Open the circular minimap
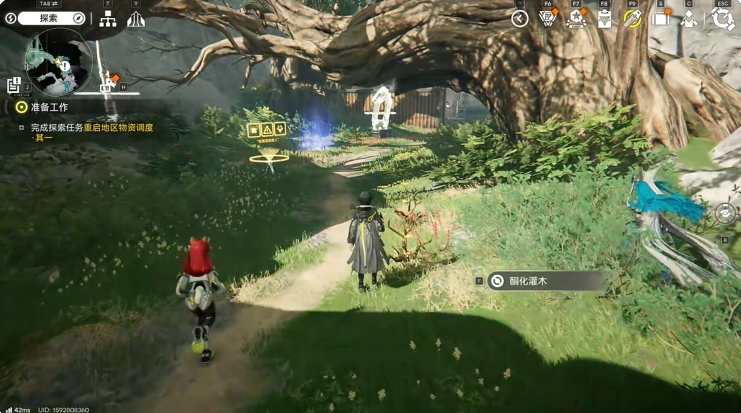The width and height of the screenshot is (741, 413). [x=58, y=62]
